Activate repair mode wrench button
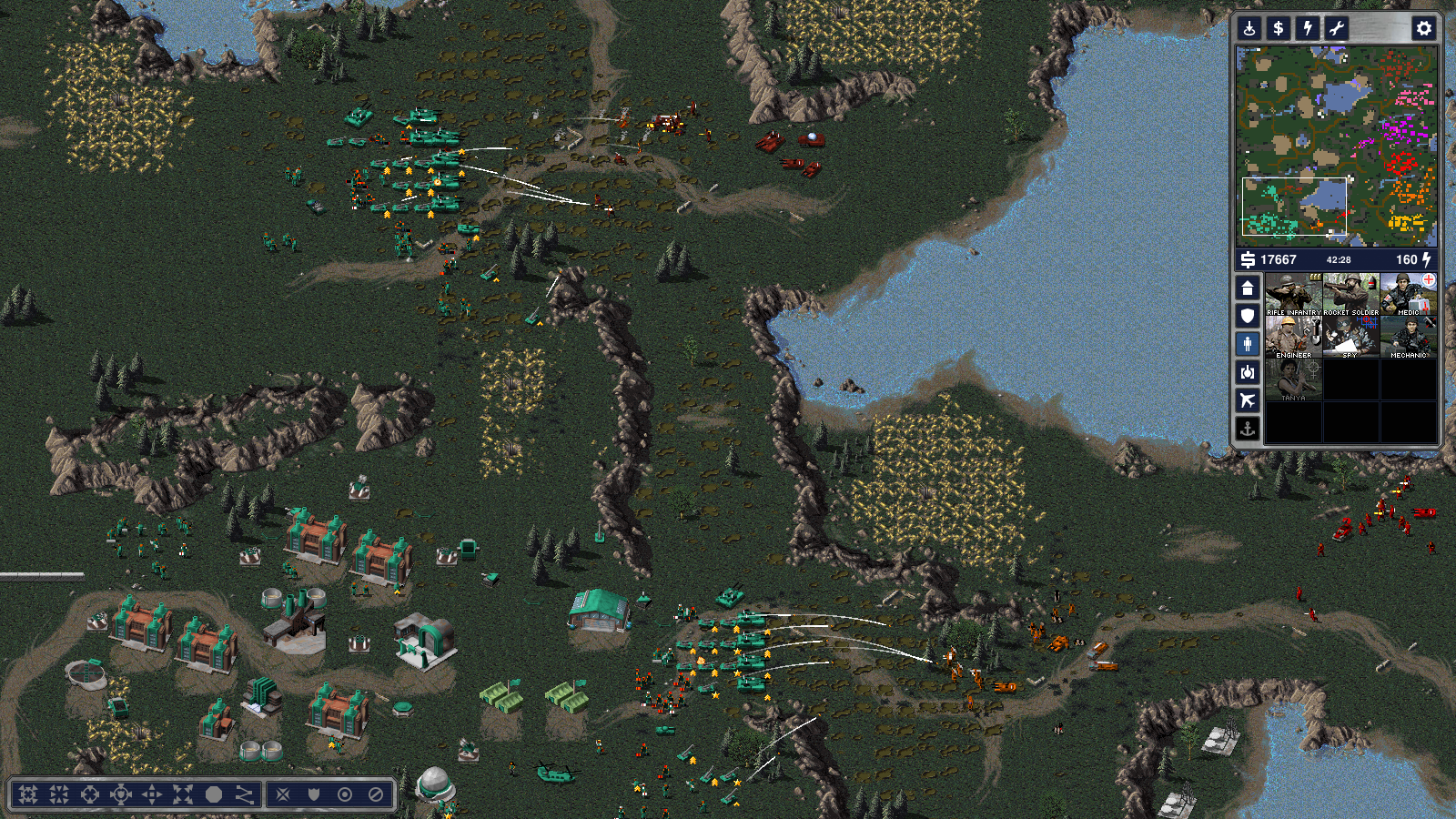The image size is (1456, 819). 1336,28
